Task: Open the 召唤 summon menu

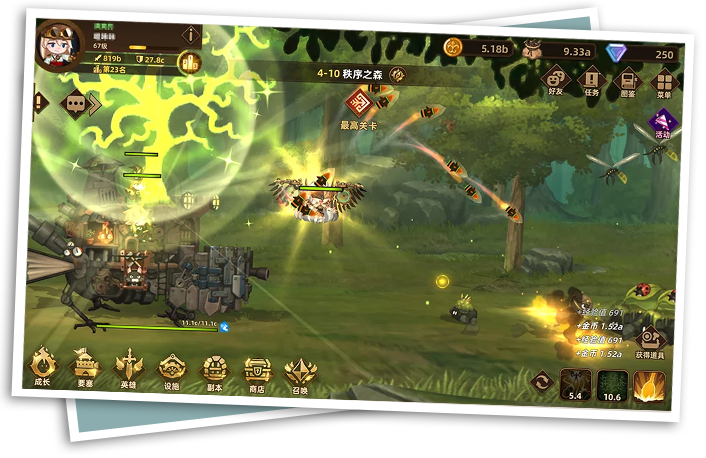Action: click(300, 375)
